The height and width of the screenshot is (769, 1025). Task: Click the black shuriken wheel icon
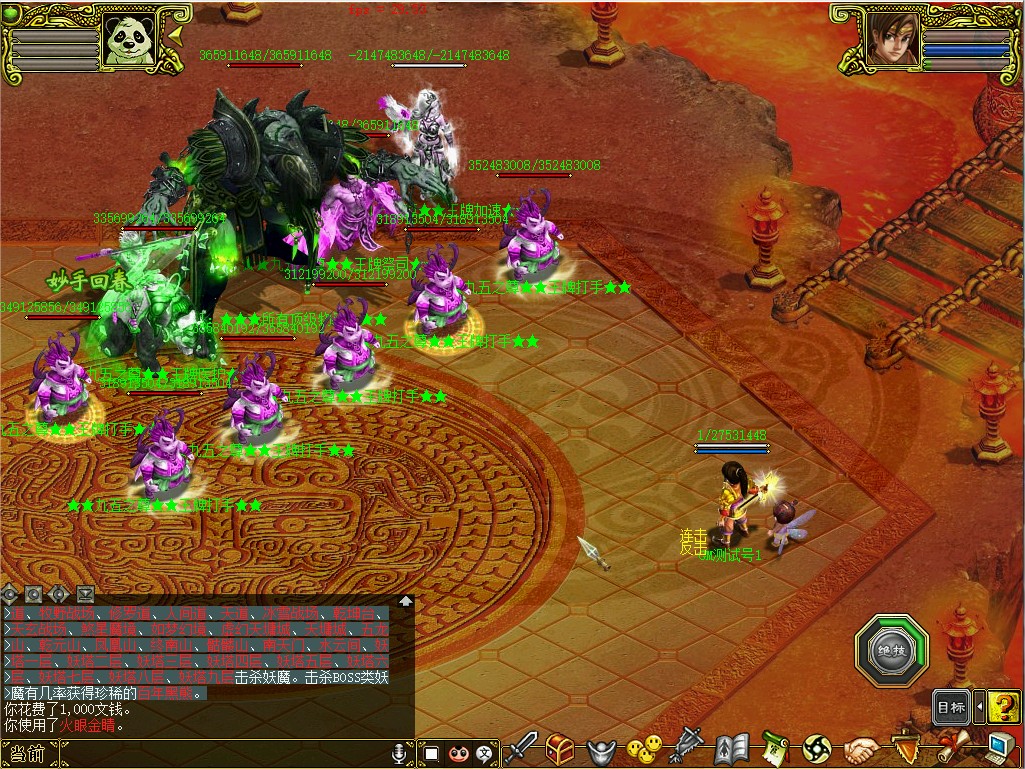click(817, 749)
